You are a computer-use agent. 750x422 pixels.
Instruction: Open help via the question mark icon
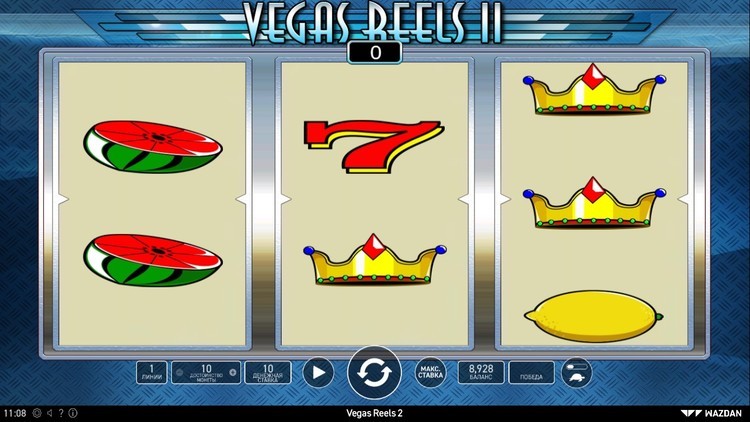[x=61, y=413]
